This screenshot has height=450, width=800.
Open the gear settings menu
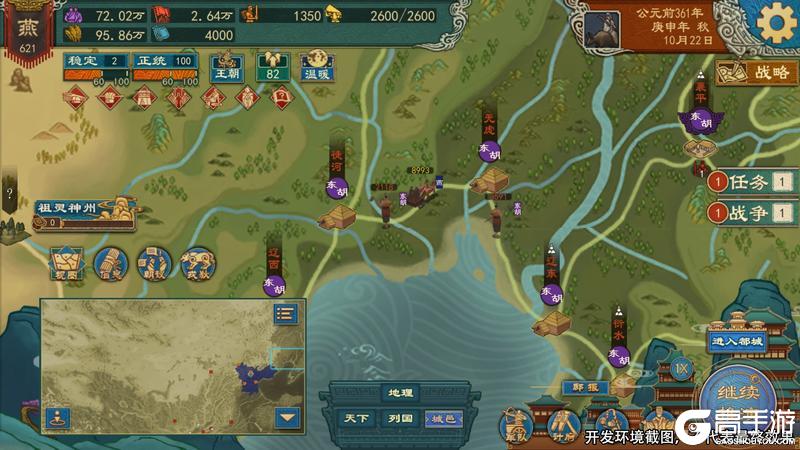click(774, 23)
